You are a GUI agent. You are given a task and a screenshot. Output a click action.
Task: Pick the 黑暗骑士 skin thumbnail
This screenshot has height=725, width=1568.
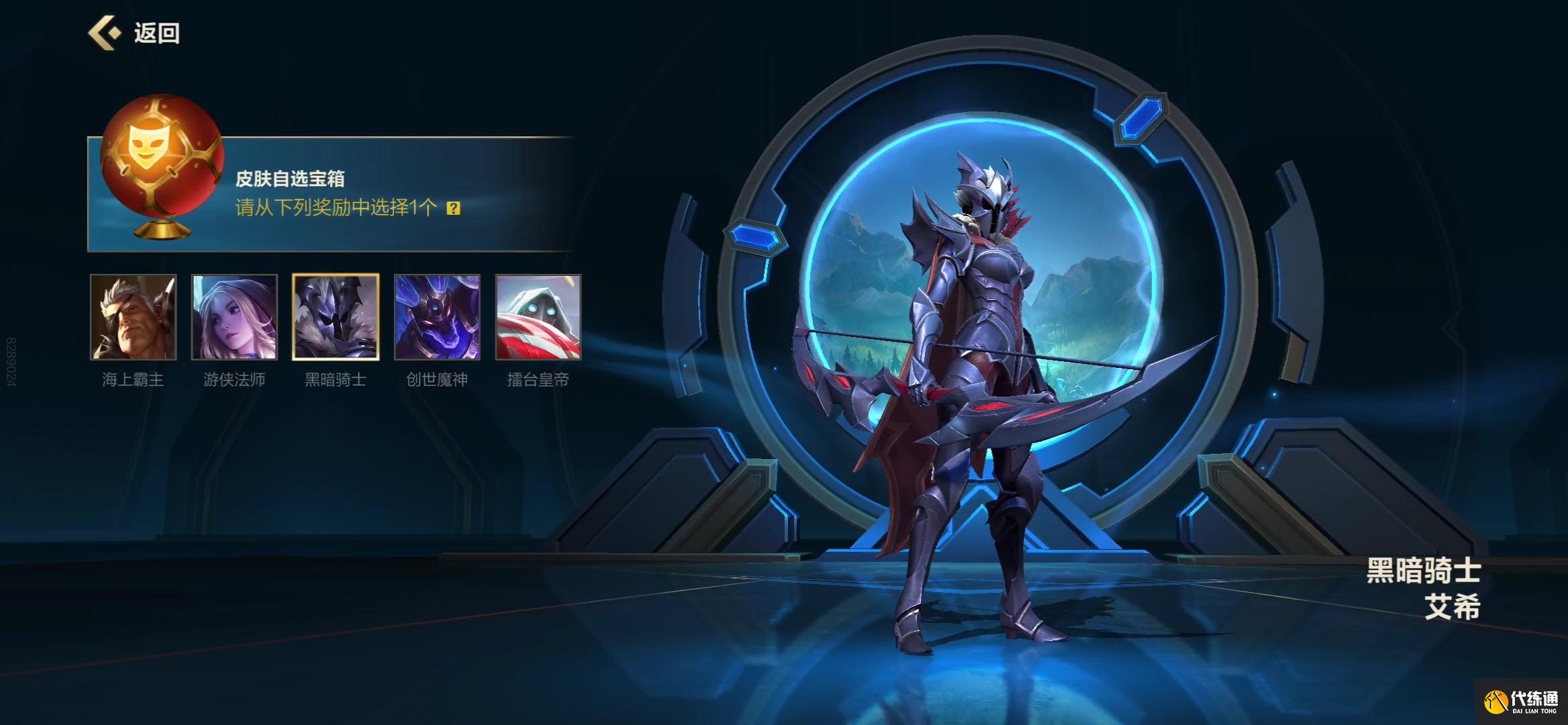(336, 317)
